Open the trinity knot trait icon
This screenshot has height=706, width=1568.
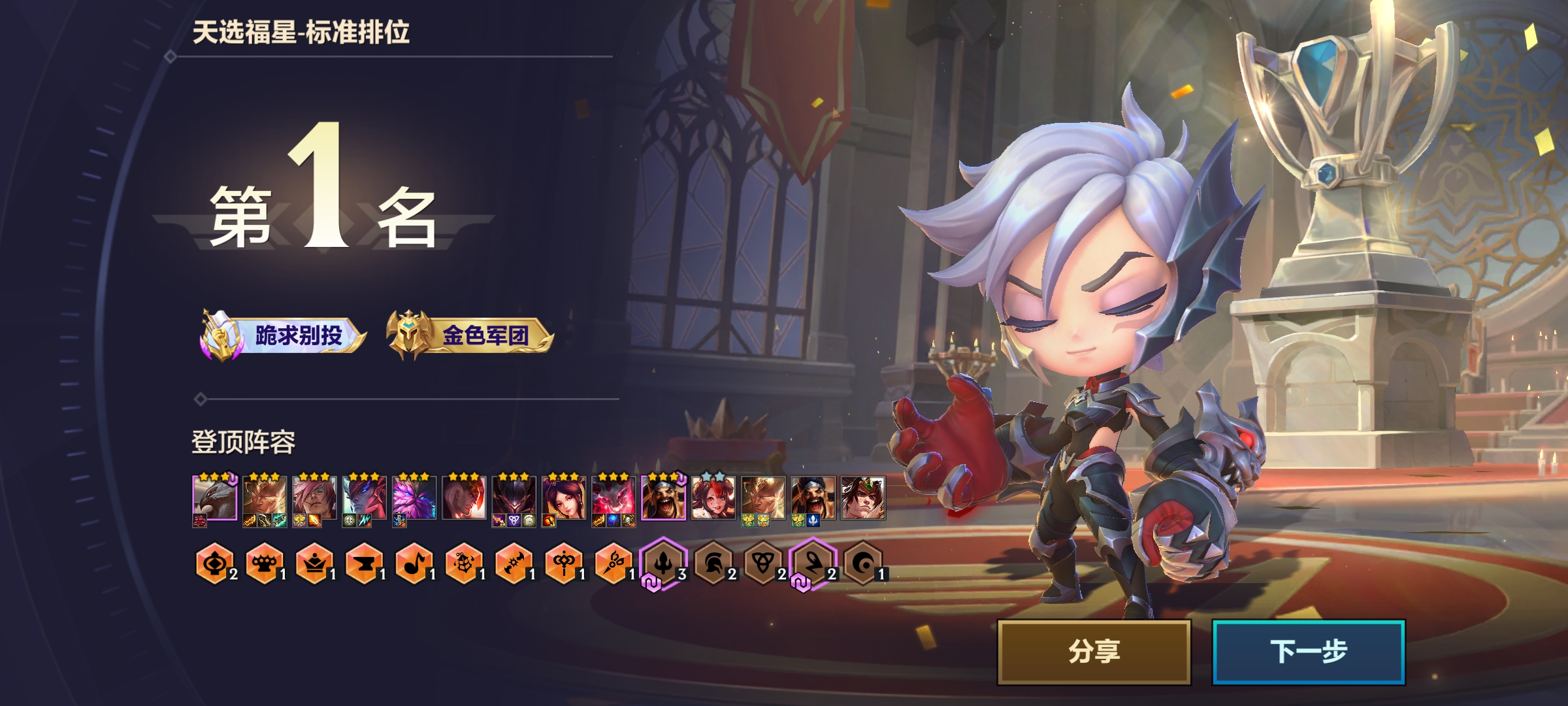(762, 563)
